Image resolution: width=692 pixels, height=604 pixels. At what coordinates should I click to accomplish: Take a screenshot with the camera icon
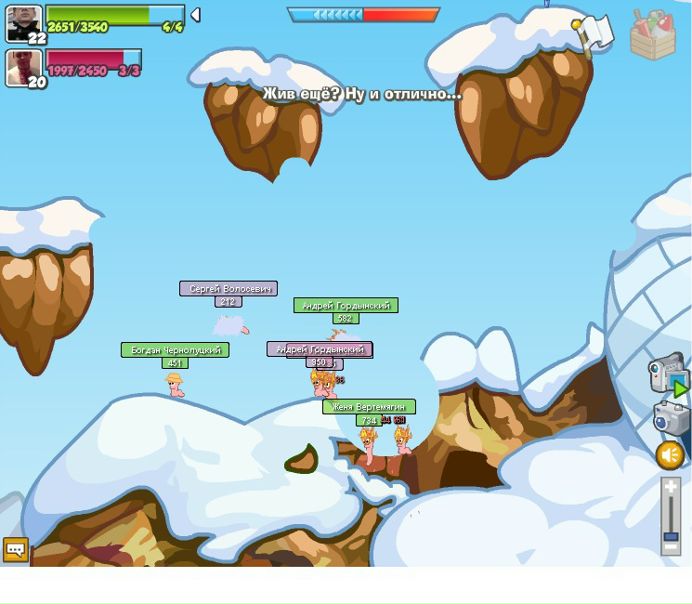pos(671,417)
